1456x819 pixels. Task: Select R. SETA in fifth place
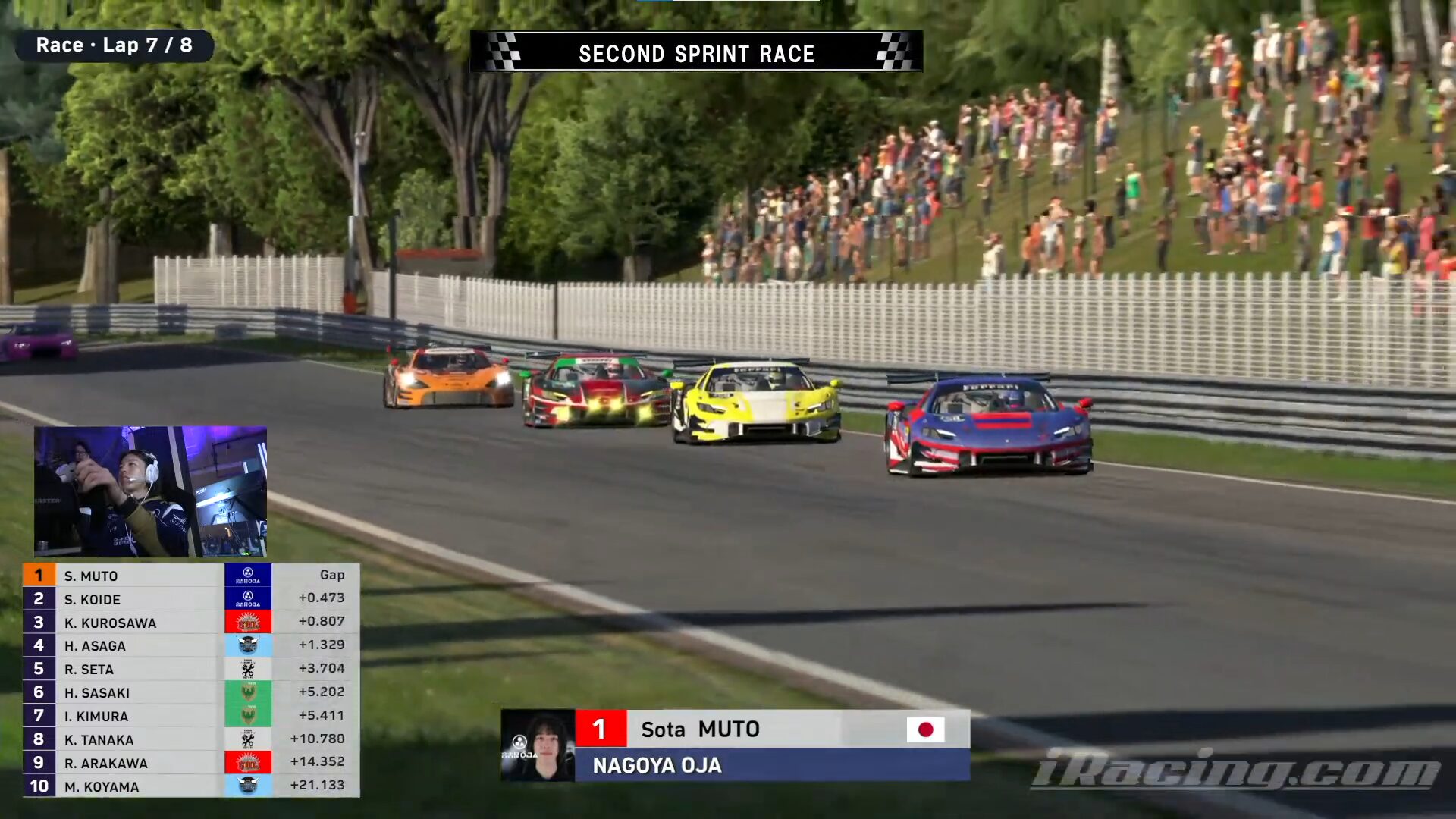190,669
